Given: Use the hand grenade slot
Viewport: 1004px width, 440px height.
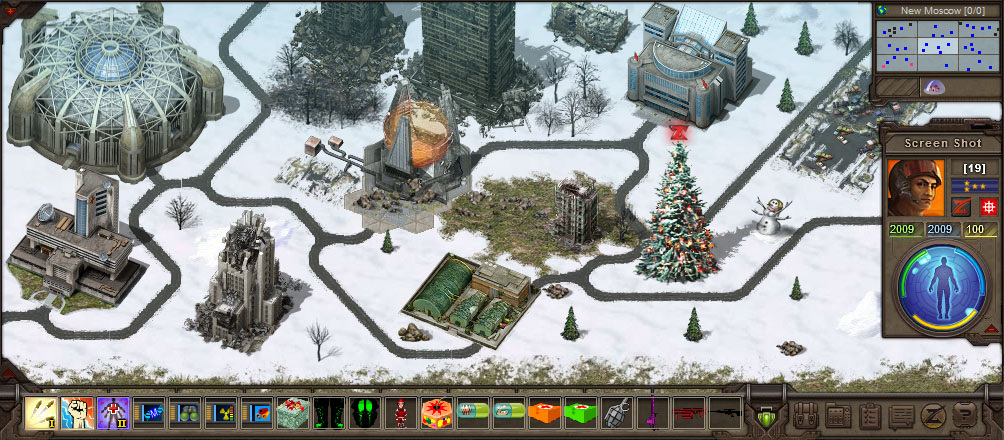Looking at the screenshot, I should pyautogui.click(x=615, y=412).
